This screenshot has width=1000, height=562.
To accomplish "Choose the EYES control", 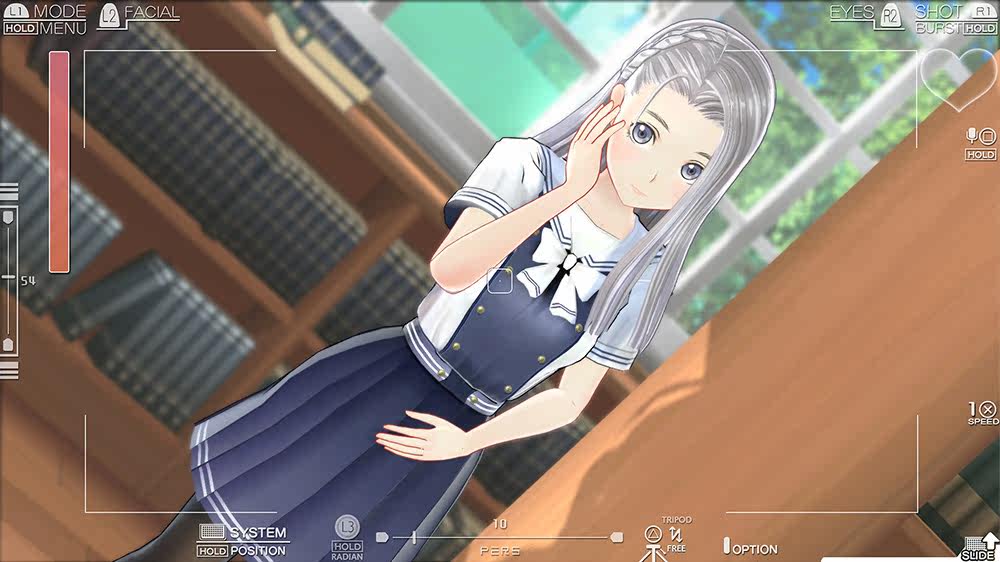I will [851, 12].
